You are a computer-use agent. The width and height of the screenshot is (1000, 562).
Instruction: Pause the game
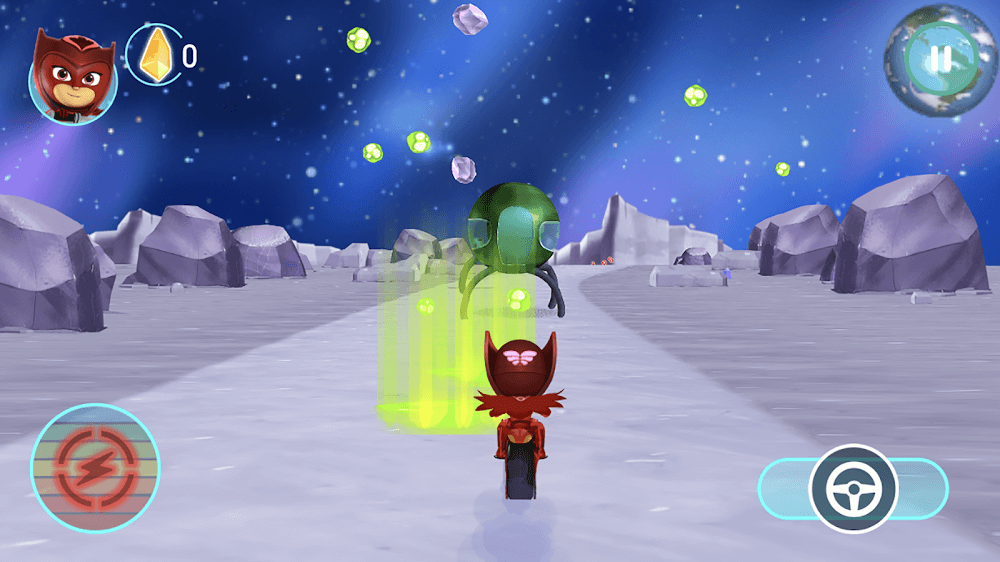pos(940,59)
